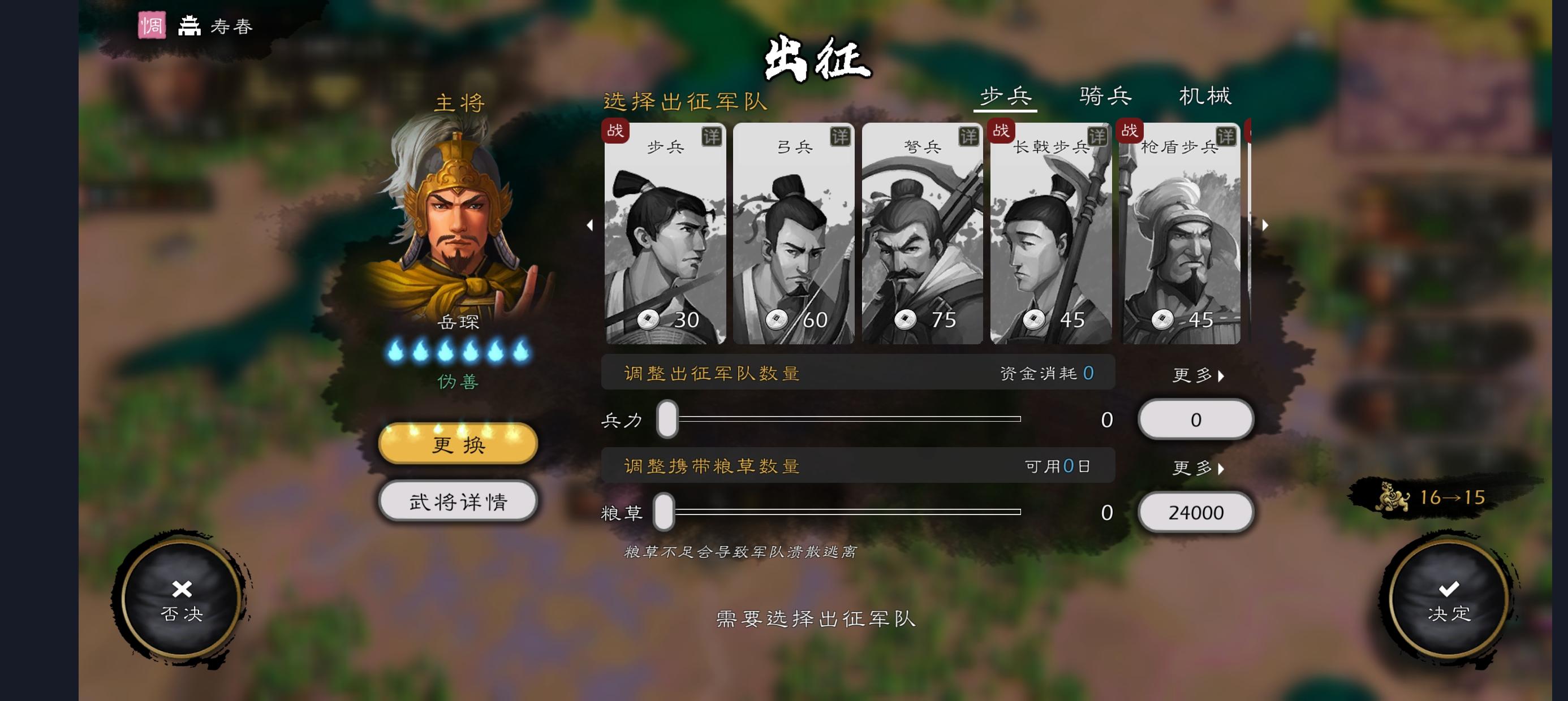Click the 寿春 city building icon
1568x701 pixels.
pos(189,25)
